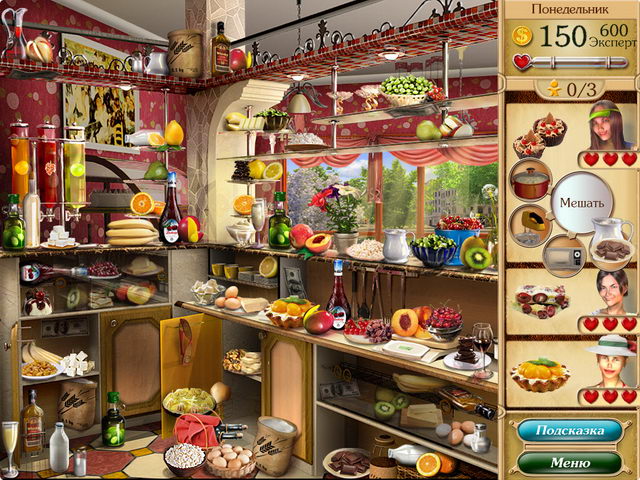The image size is (640, 480).
Task: Click the Подсказка hint button
Action: 569,431
